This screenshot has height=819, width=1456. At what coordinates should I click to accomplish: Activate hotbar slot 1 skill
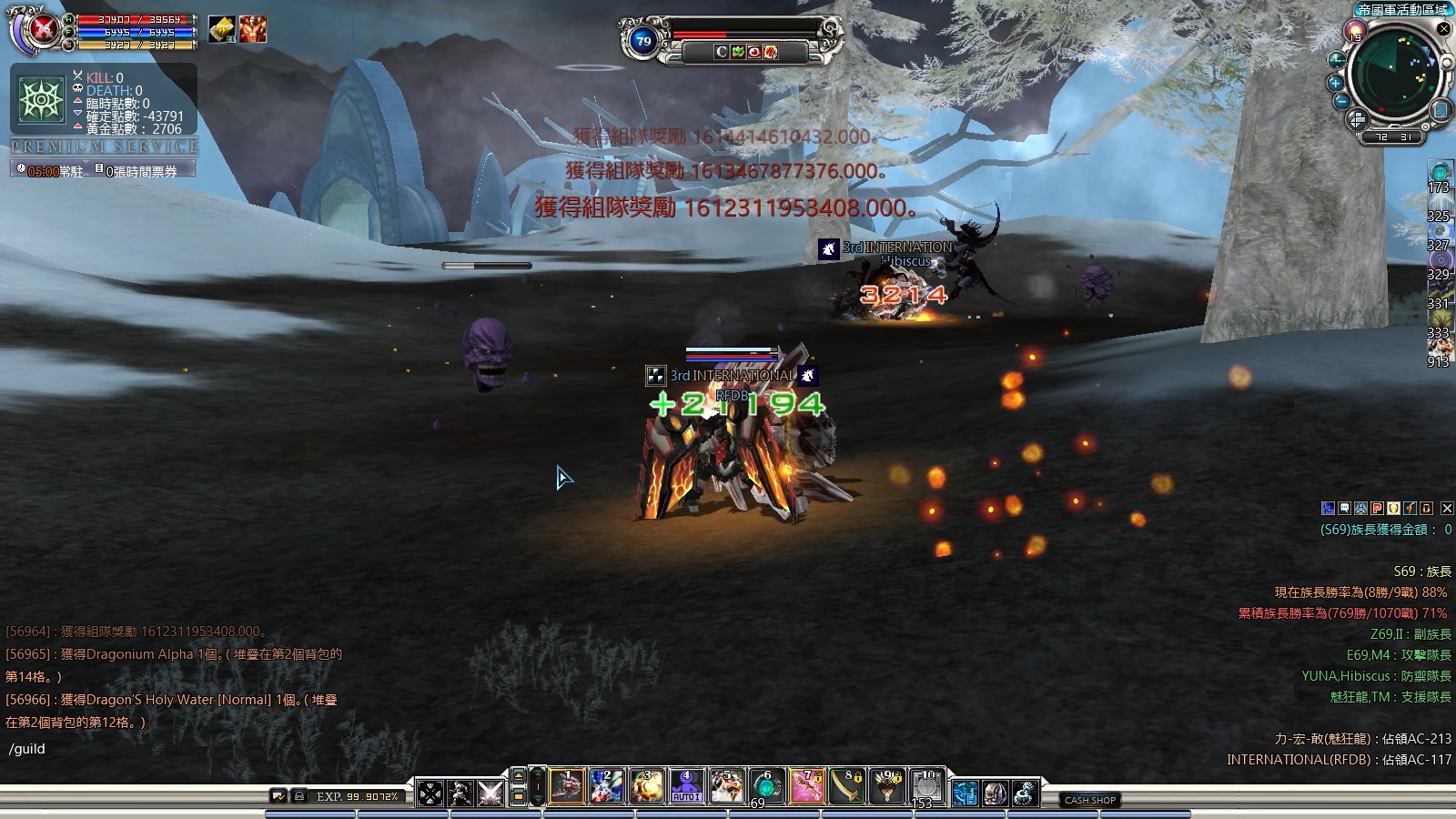567,787
